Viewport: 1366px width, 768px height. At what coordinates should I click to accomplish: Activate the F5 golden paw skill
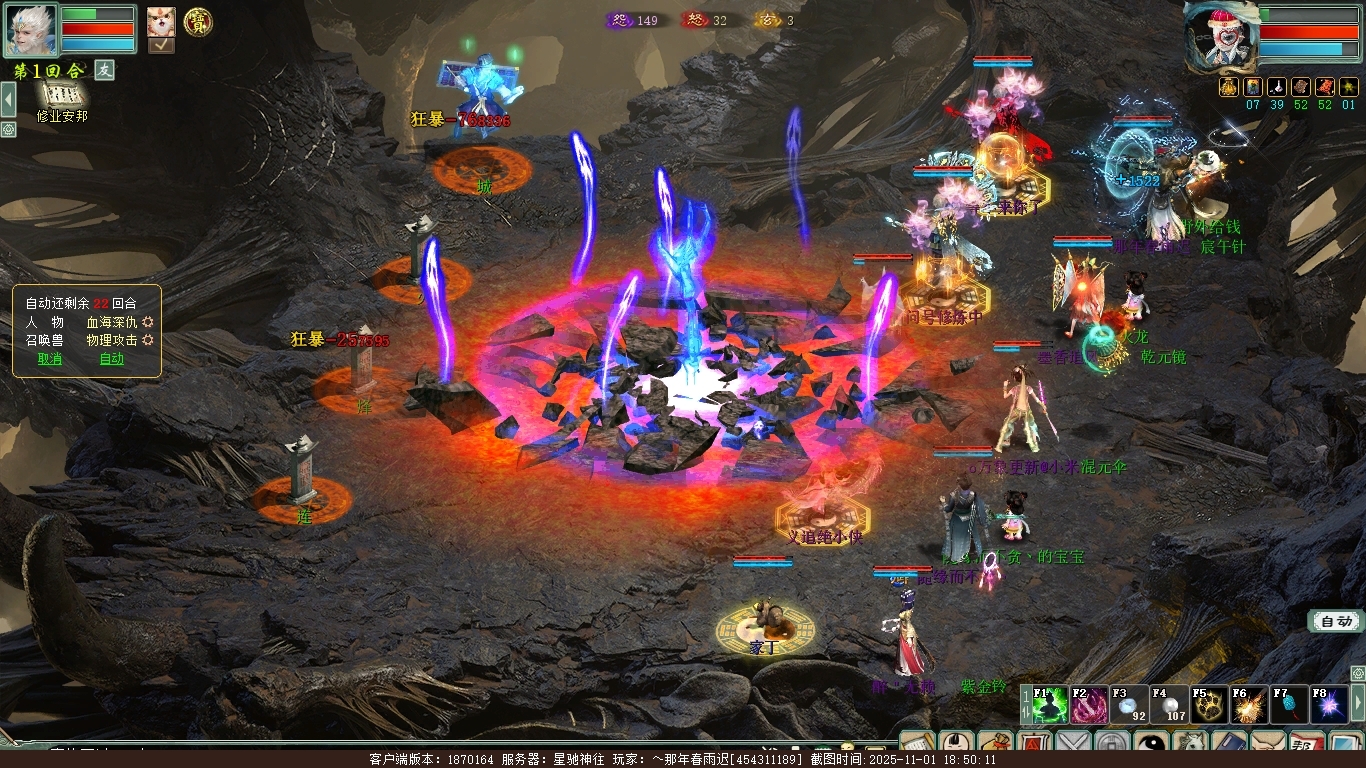pyautogui.click(x=1209, y=705)
